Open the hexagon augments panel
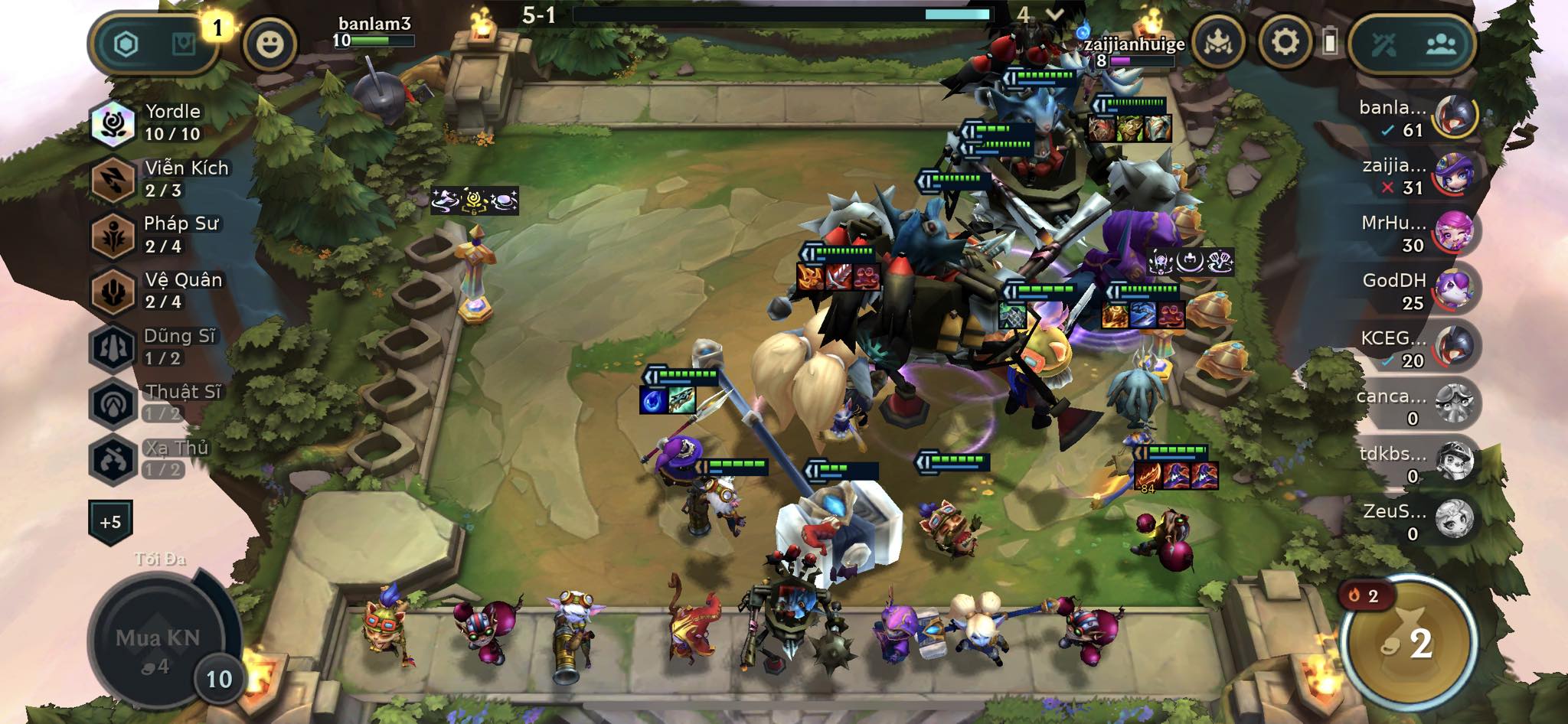 point(126,44)
